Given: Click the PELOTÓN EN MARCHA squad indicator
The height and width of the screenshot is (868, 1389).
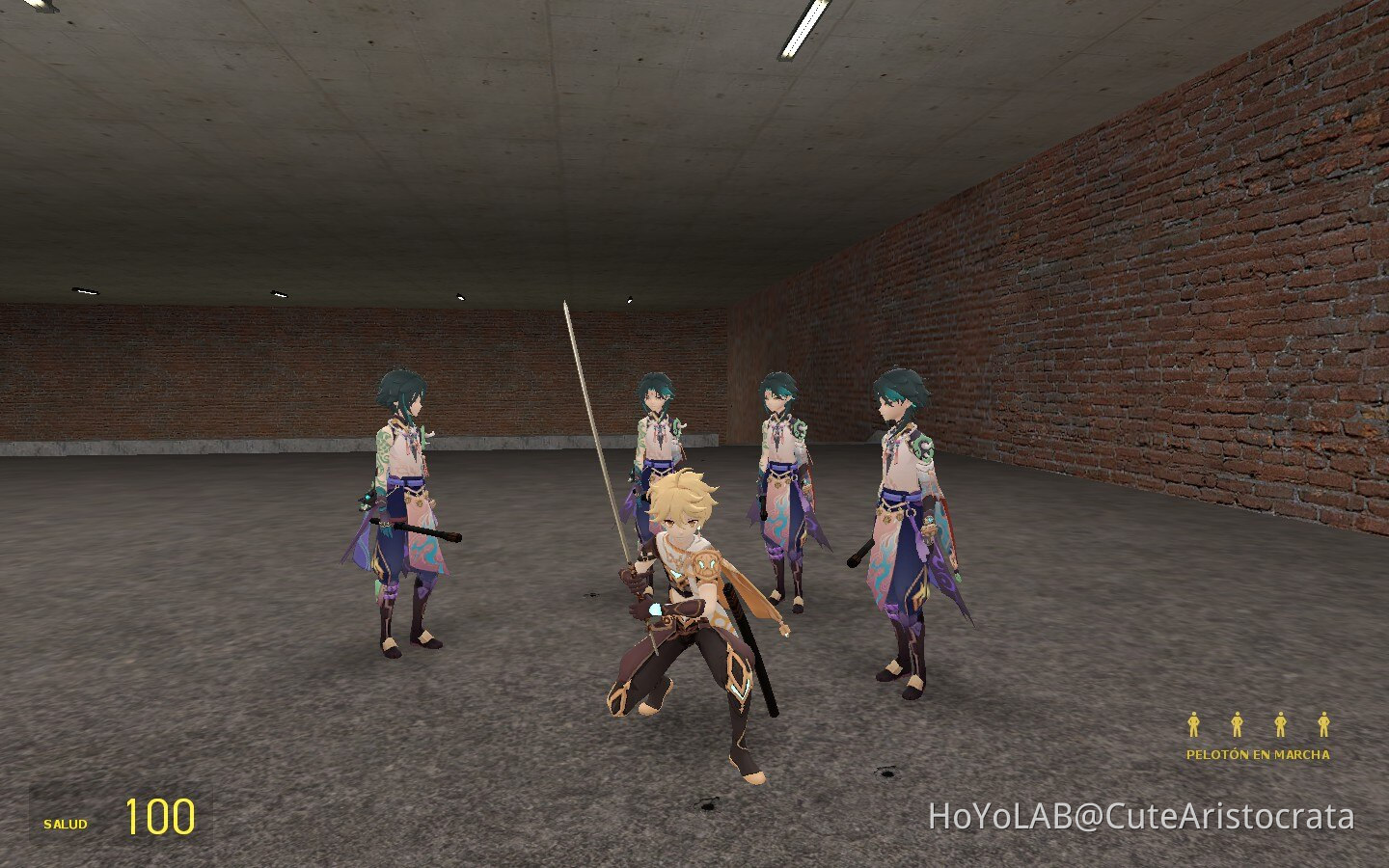Looking at the screenshot, I should point(1259,755).
